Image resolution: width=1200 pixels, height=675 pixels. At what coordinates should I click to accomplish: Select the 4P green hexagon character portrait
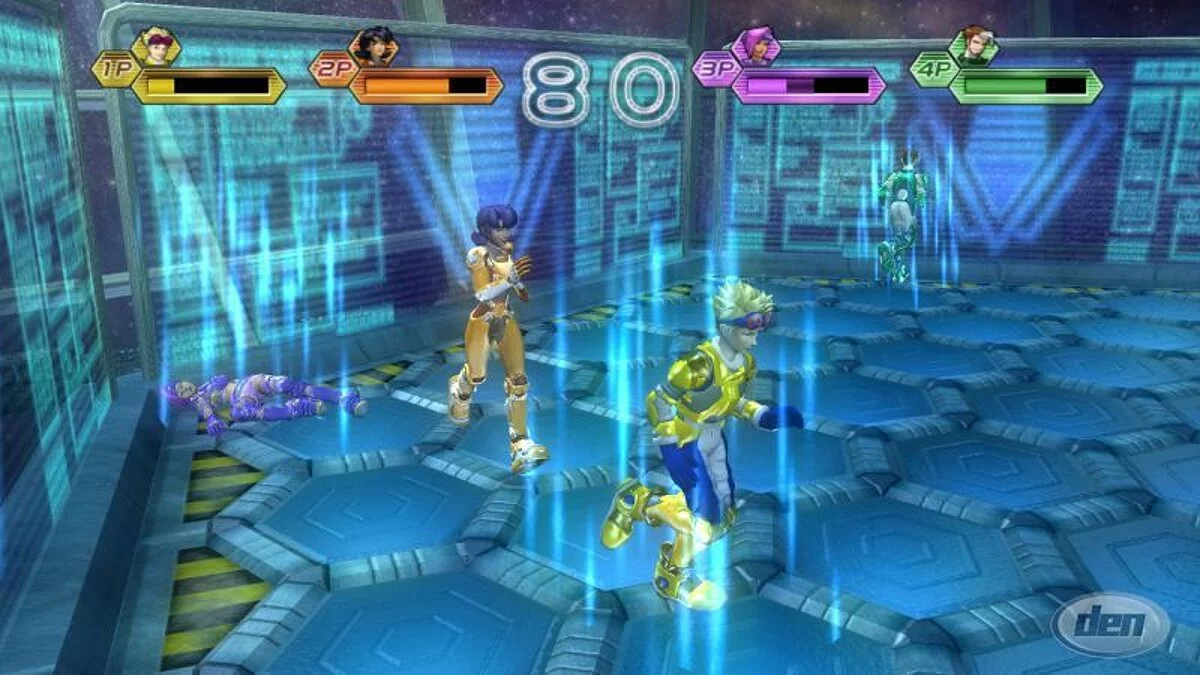(973, 46)
